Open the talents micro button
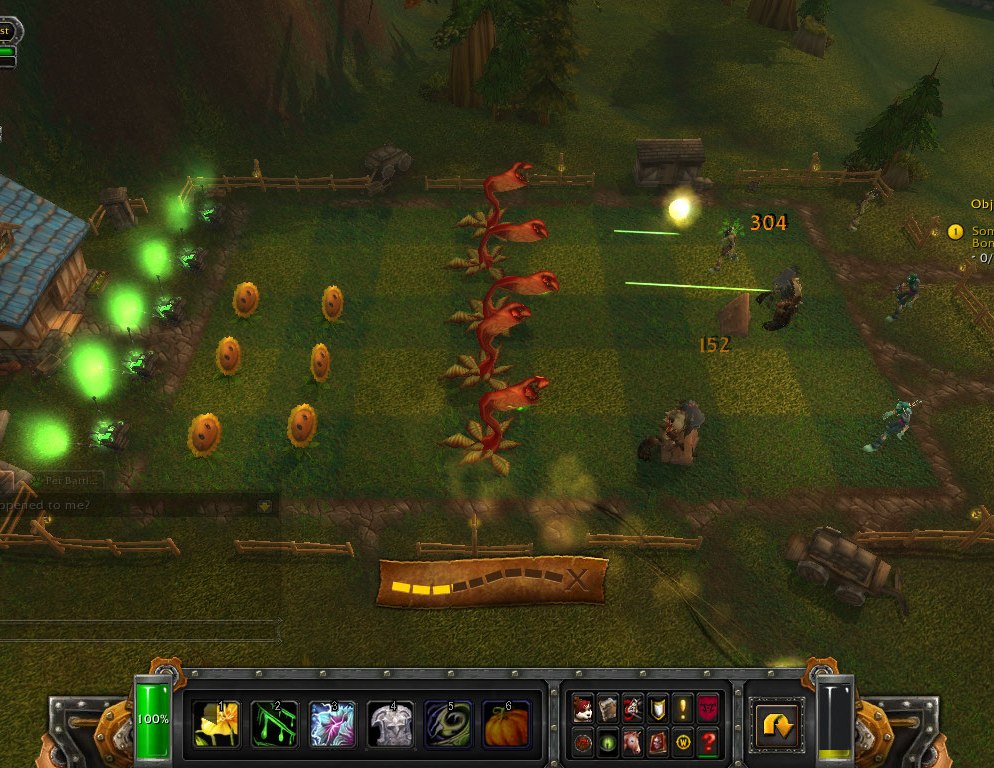The height and width of the screenshot is (768, 994). [x=632, y=709]
